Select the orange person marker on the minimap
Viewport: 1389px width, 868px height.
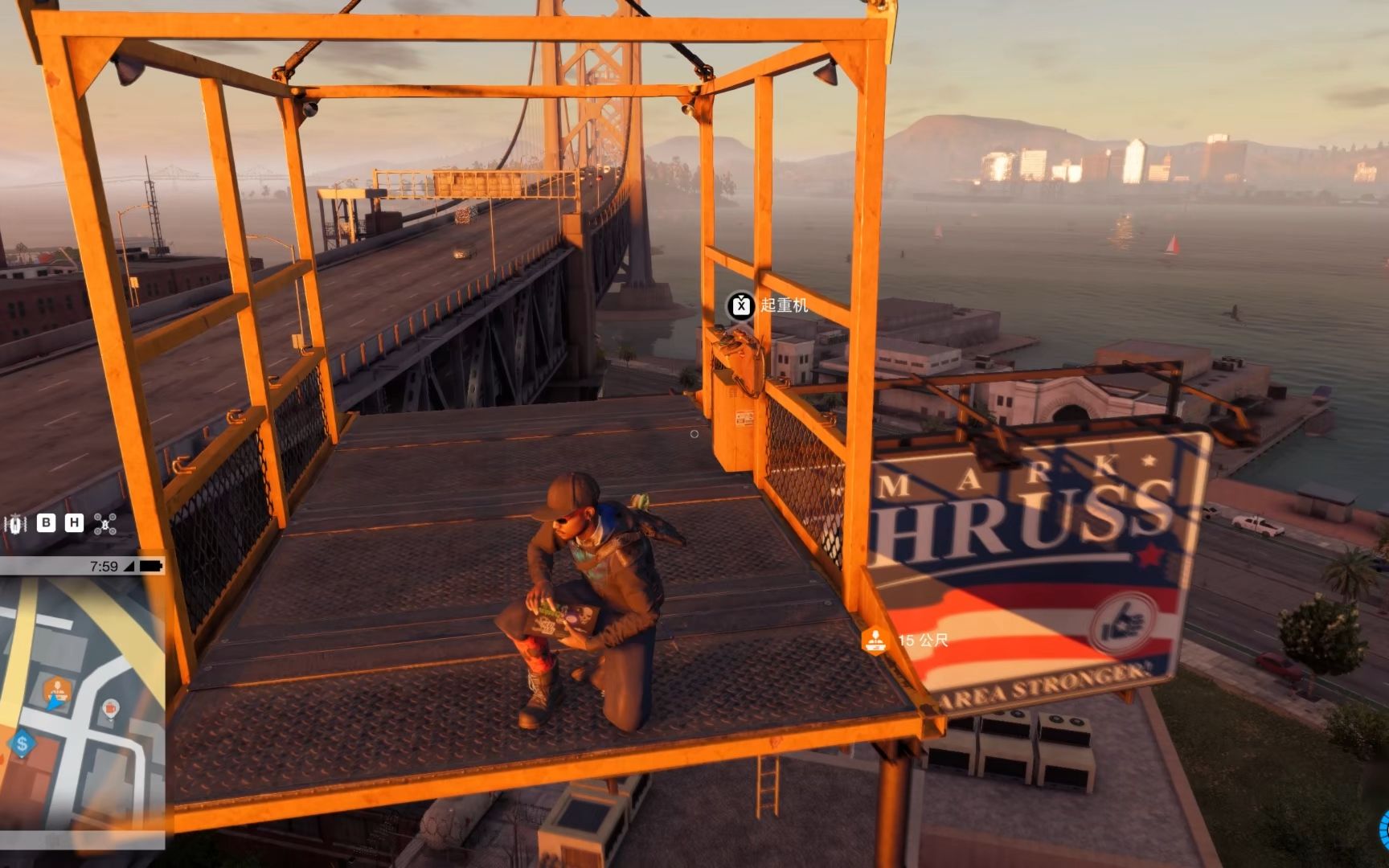[x=56, y=690]
